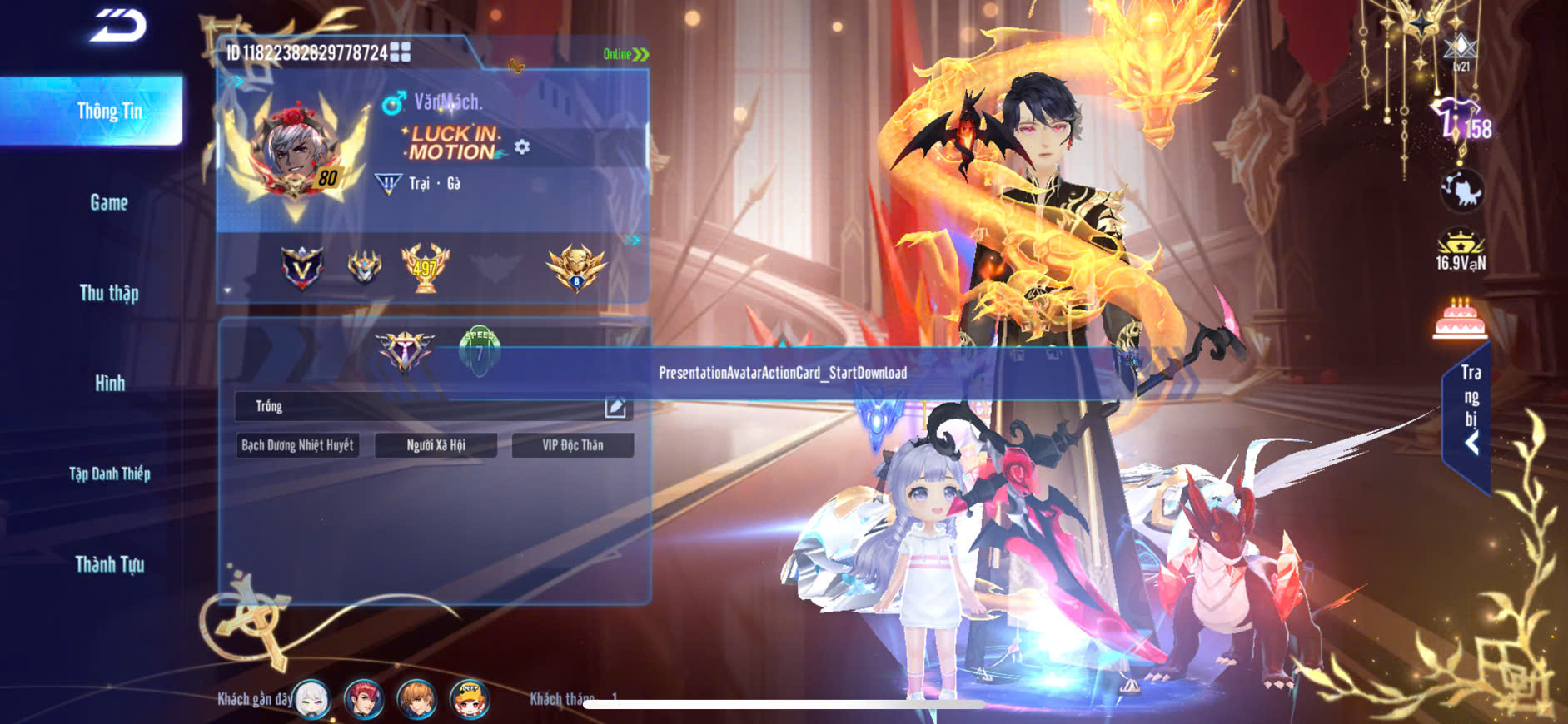Screen dimensions: 1568x724
Task: Copy the player ID with the grid icon
Action: click(x=401, y=52)
